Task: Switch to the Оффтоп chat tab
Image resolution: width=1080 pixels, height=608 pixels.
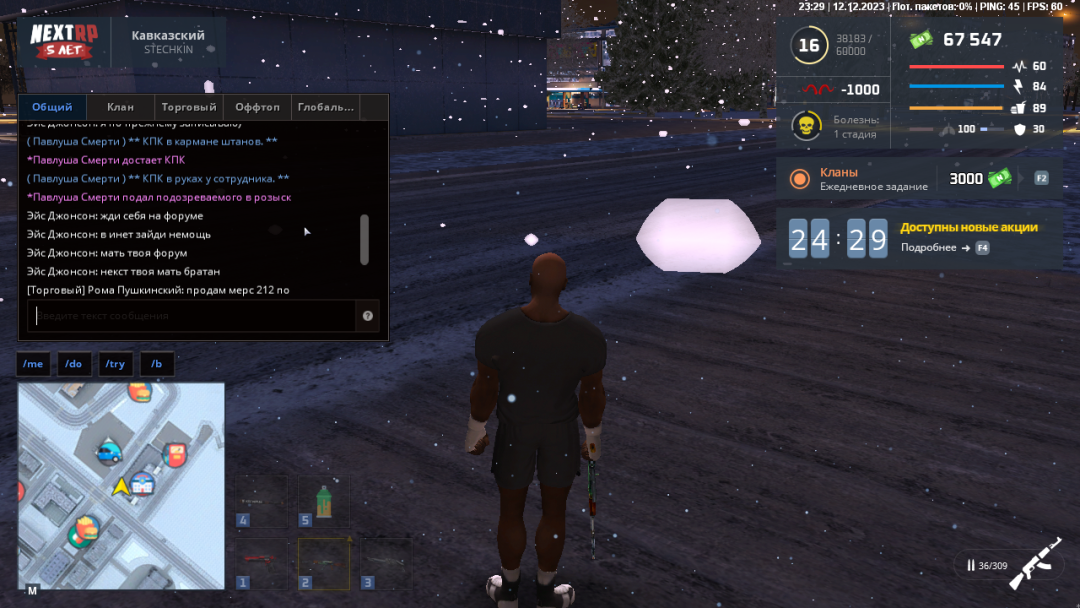Action: coord(257,107)
